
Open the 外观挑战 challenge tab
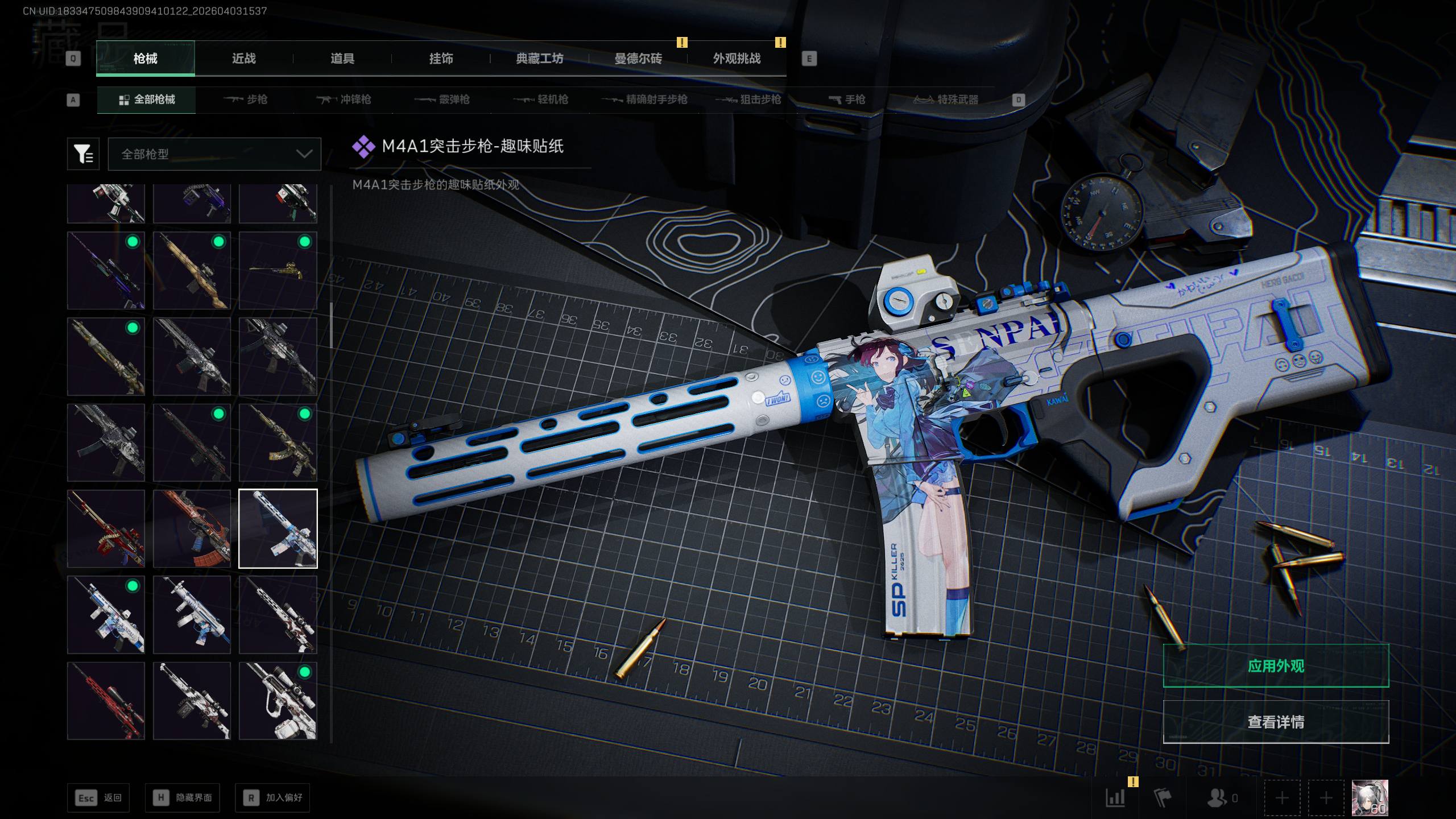pyautogui.click(x=737, y=59)
